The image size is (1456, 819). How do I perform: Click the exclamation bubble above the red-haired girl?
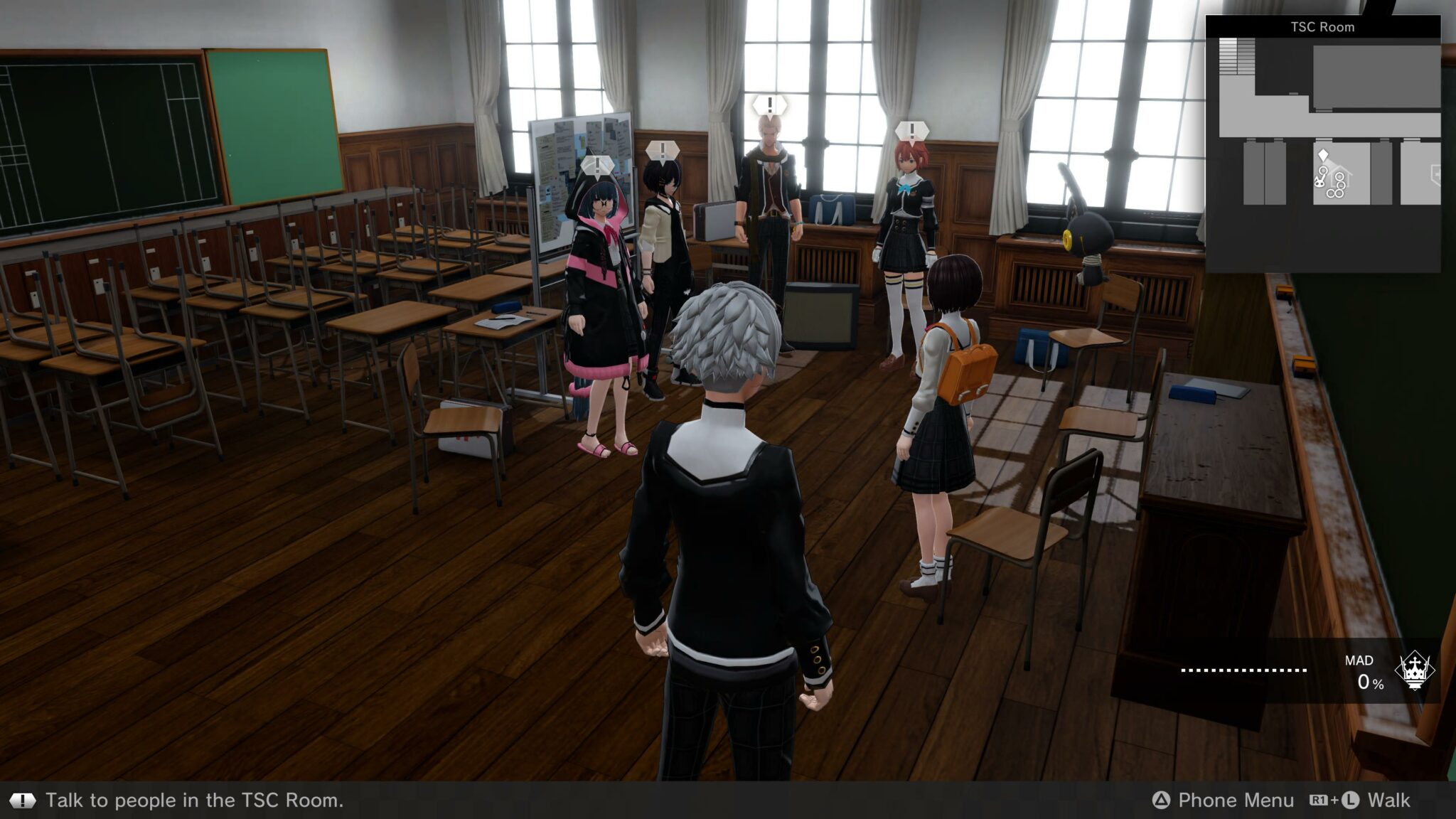pos(911,132)
